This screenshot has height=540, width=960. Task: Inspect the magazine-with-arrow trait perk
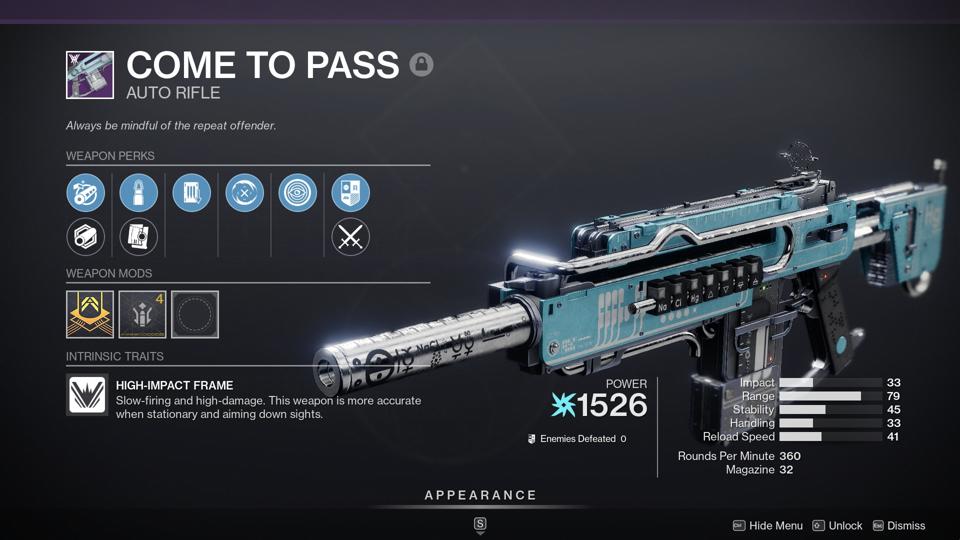coord(191,193)
